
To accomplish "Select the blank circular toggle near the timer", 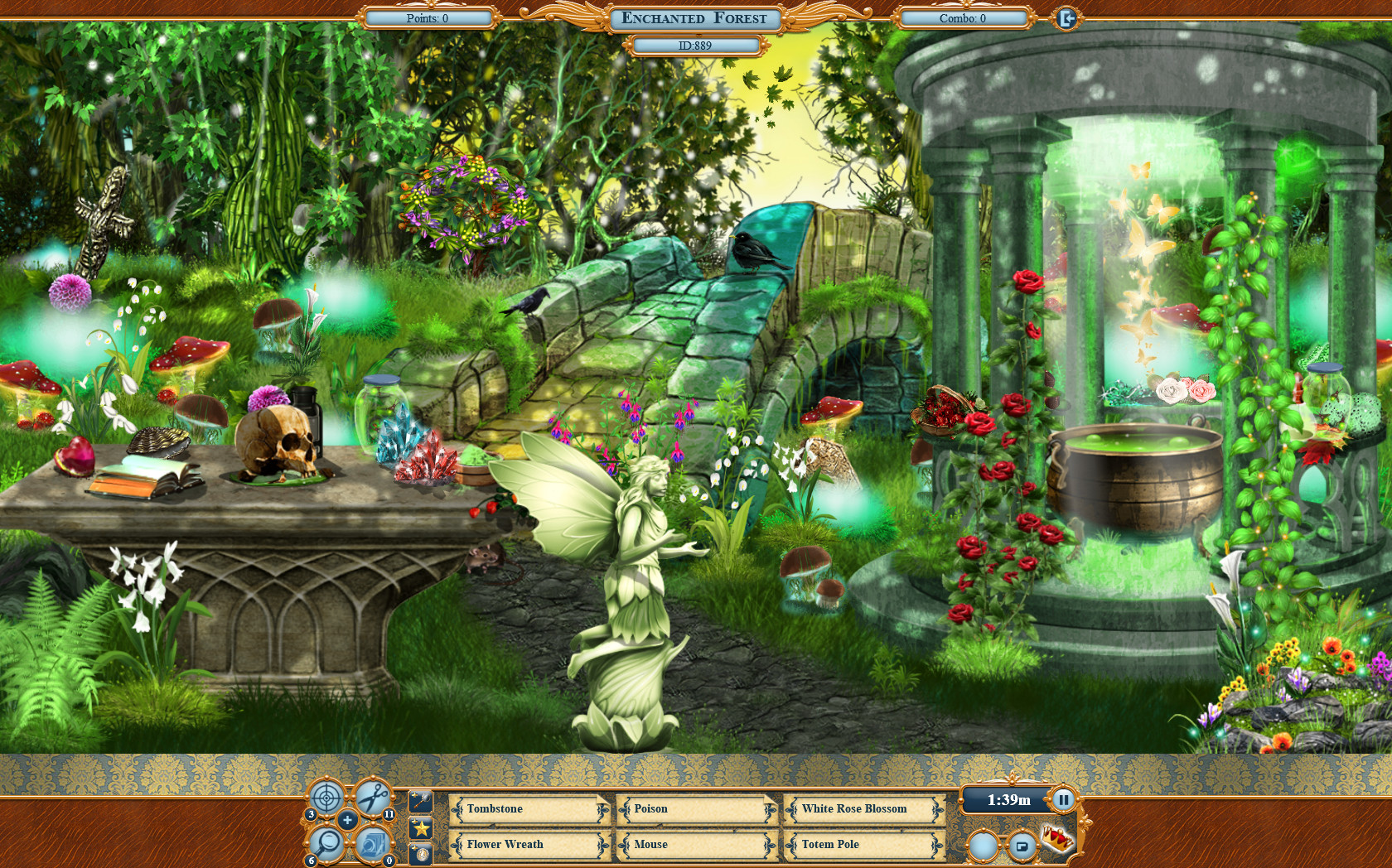I will (984, 846).
